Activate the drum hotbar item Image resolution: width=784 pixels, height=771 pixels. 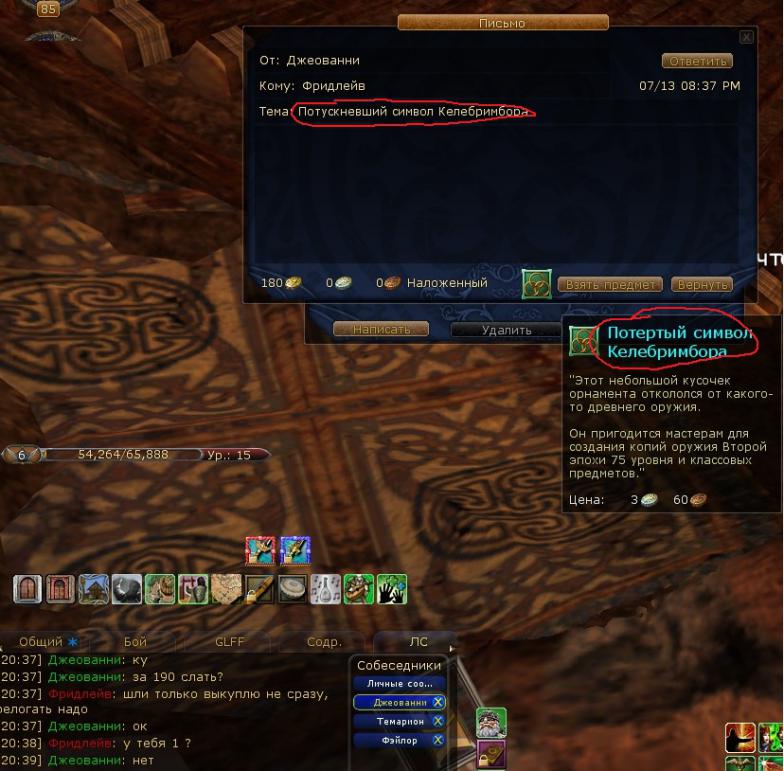[x=294, y=589]
